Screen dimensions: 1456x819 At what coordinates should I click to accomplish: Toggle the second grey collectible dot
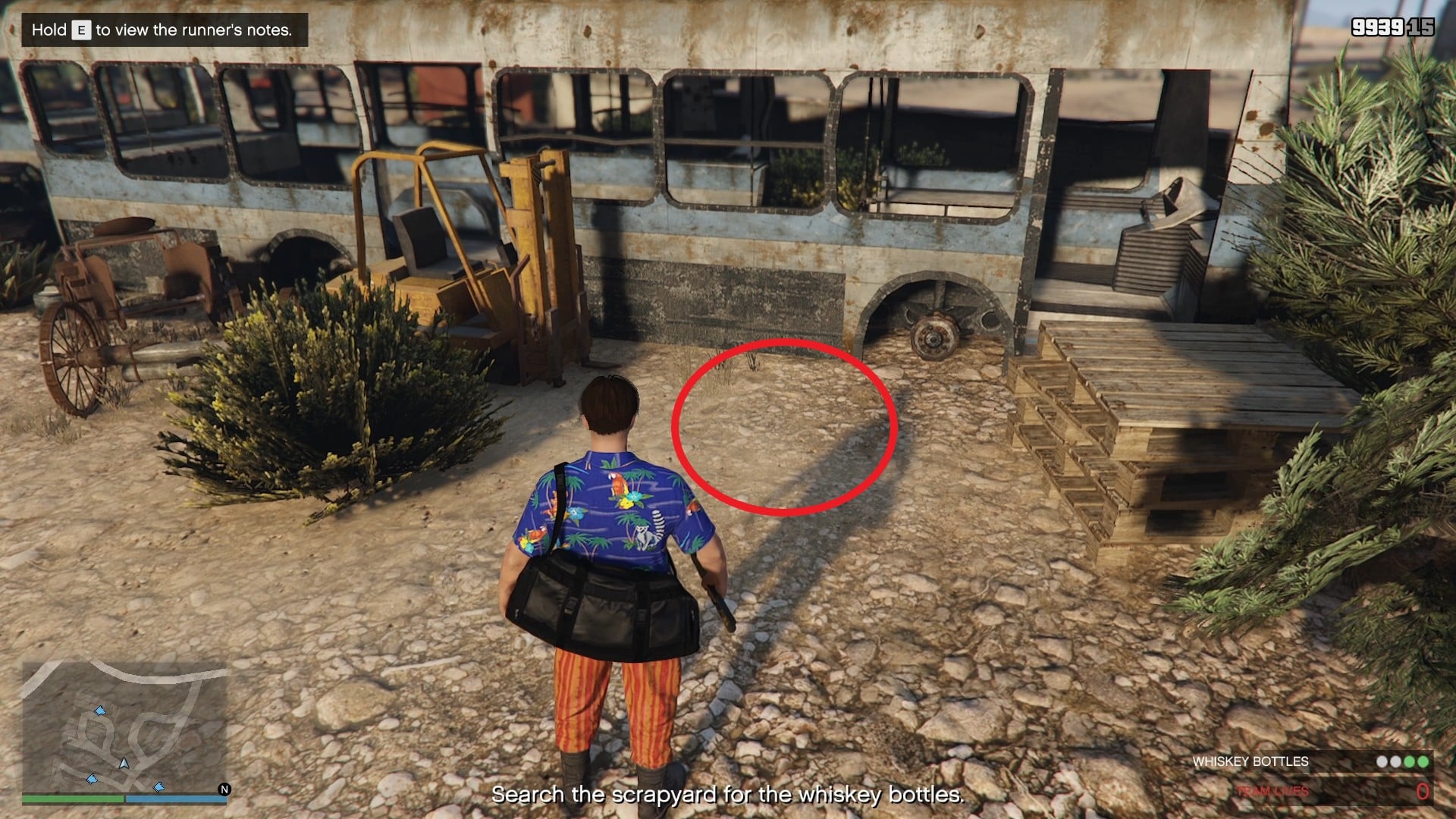[x=1395, y=761]
